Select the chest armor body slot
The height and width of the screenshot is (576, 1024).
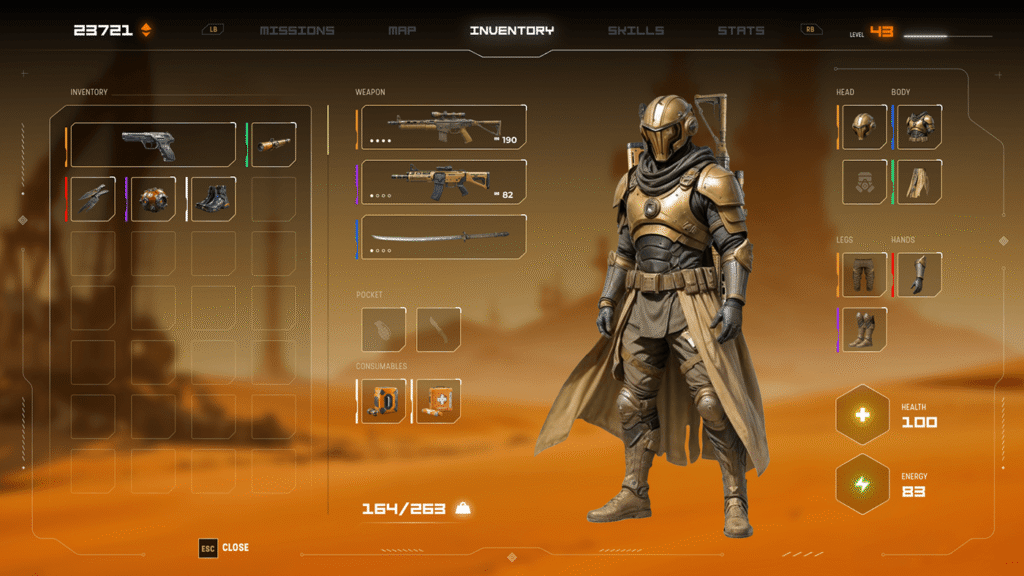tap(919, 127)
